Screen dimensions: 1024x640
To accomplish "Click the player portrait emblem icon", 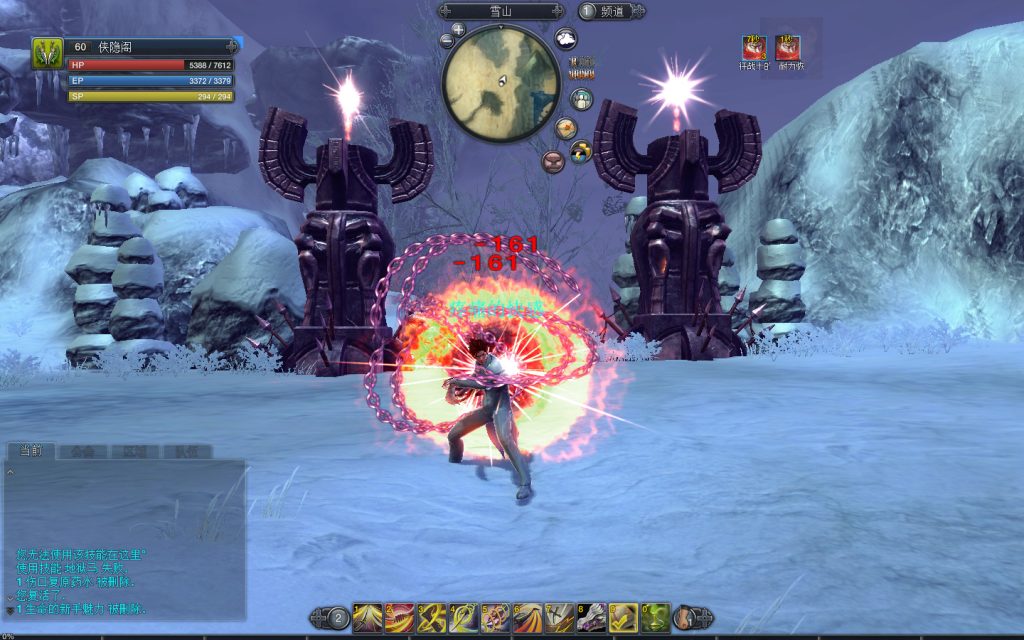I will (47, 53).
